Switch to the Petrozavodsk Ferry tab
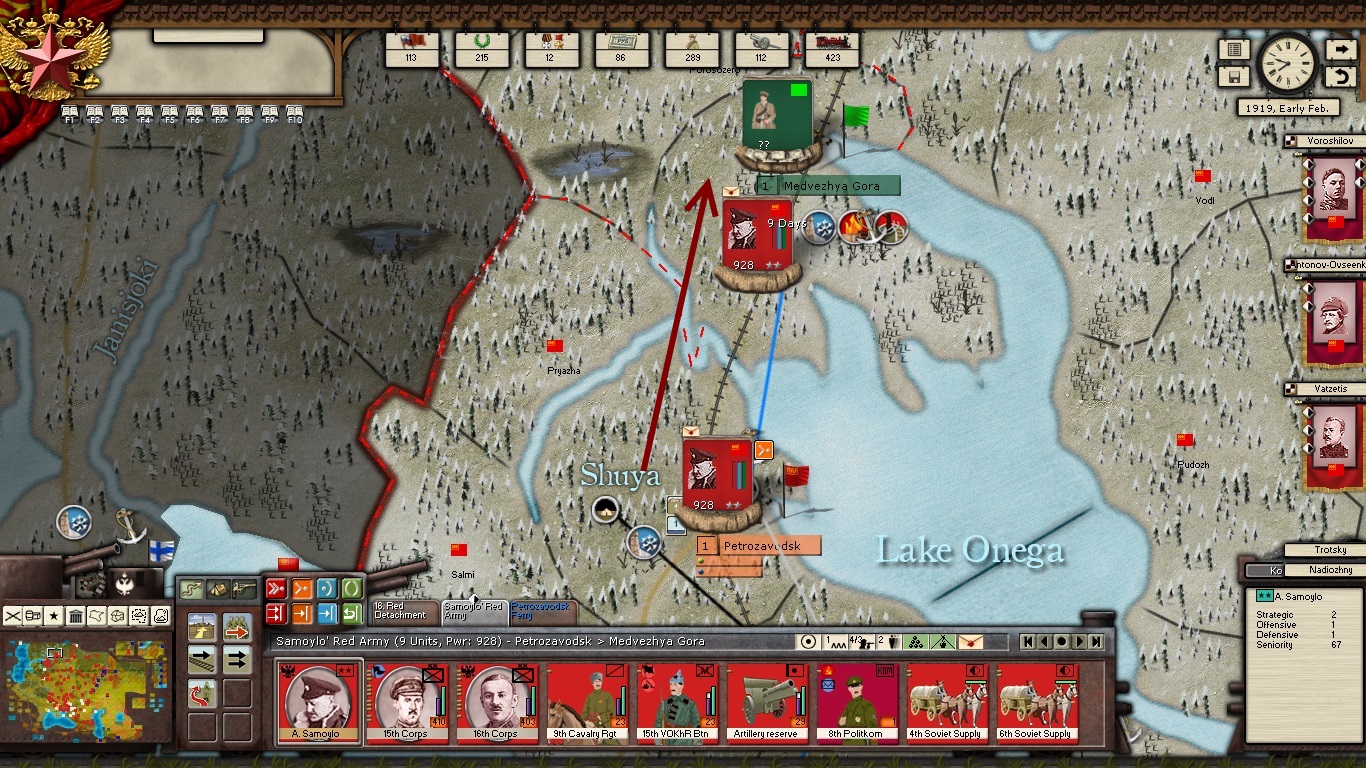 click(540, 610)
